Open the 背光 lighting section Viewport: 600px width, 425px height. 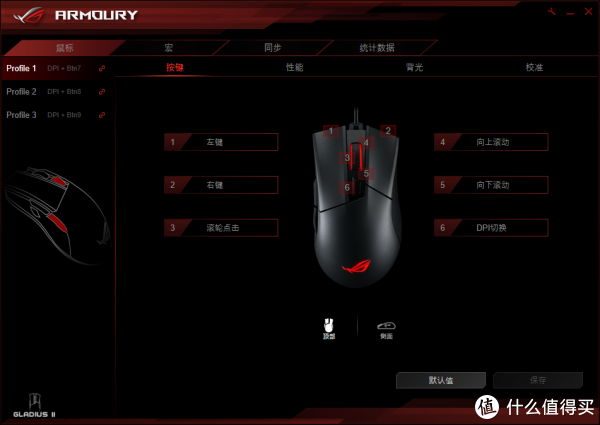(x=414, y=68)
